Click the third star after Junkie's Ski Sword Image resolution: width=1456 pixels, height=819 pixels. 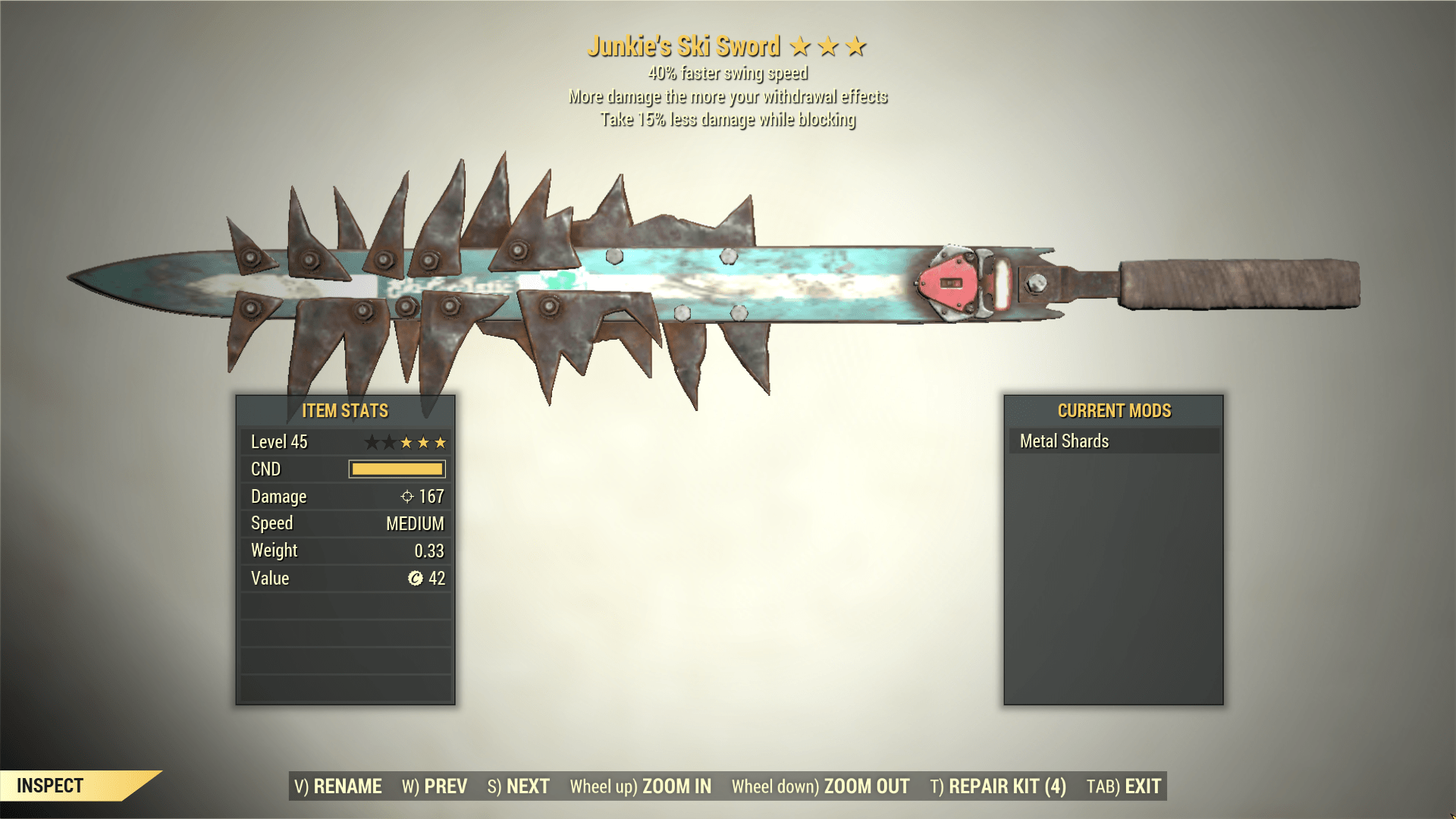(x=857, y=45)
